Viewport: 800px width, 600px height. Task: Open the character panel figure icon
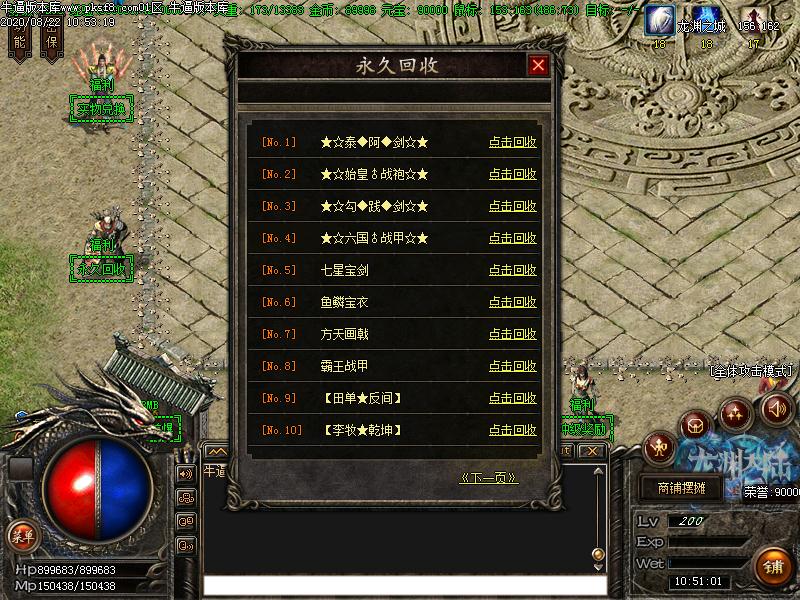[660, 447]
